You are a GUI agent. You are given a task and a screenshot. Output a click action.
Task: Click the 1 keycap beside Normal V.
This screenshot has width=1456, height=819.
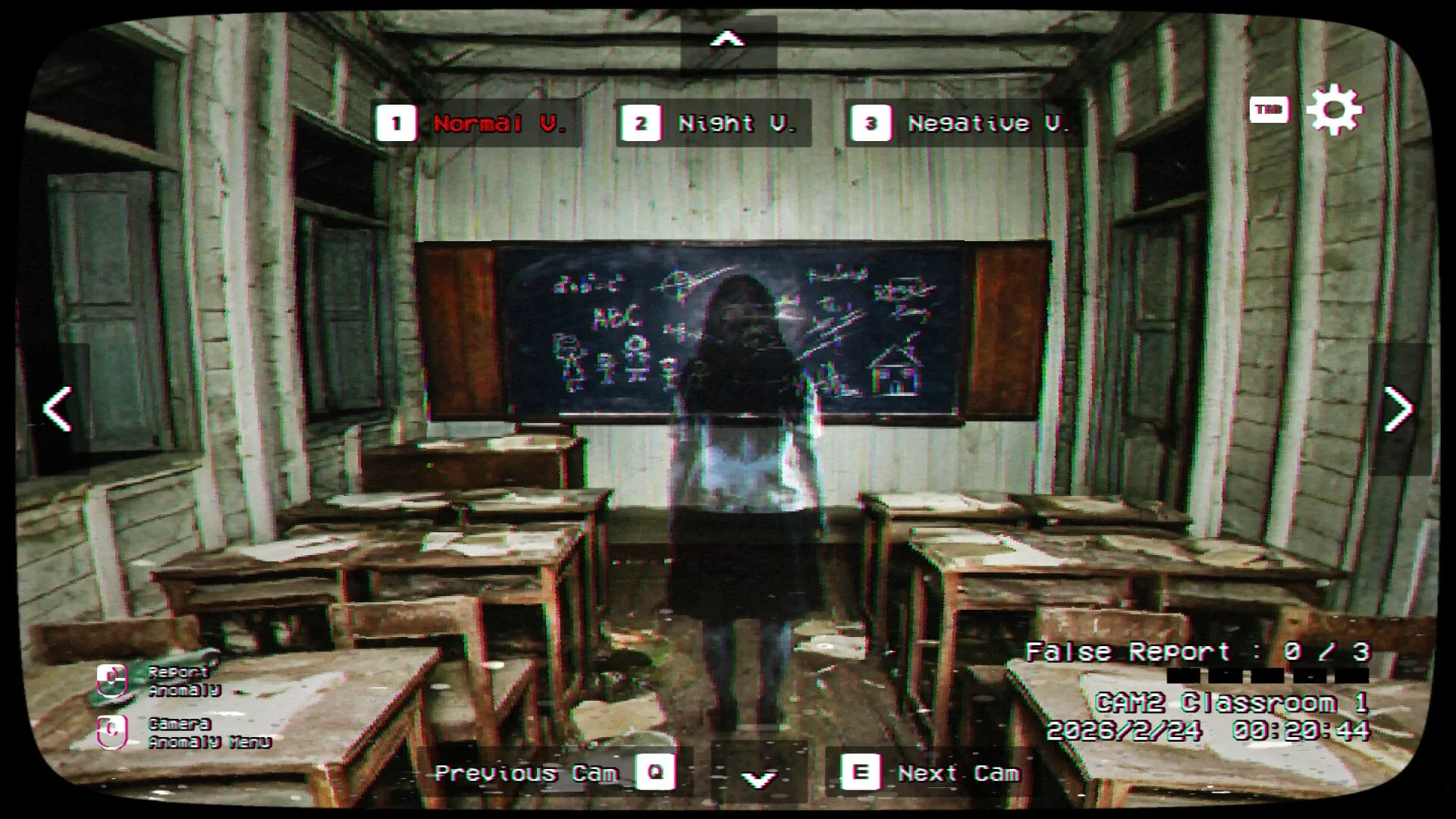tap(397, 123)
